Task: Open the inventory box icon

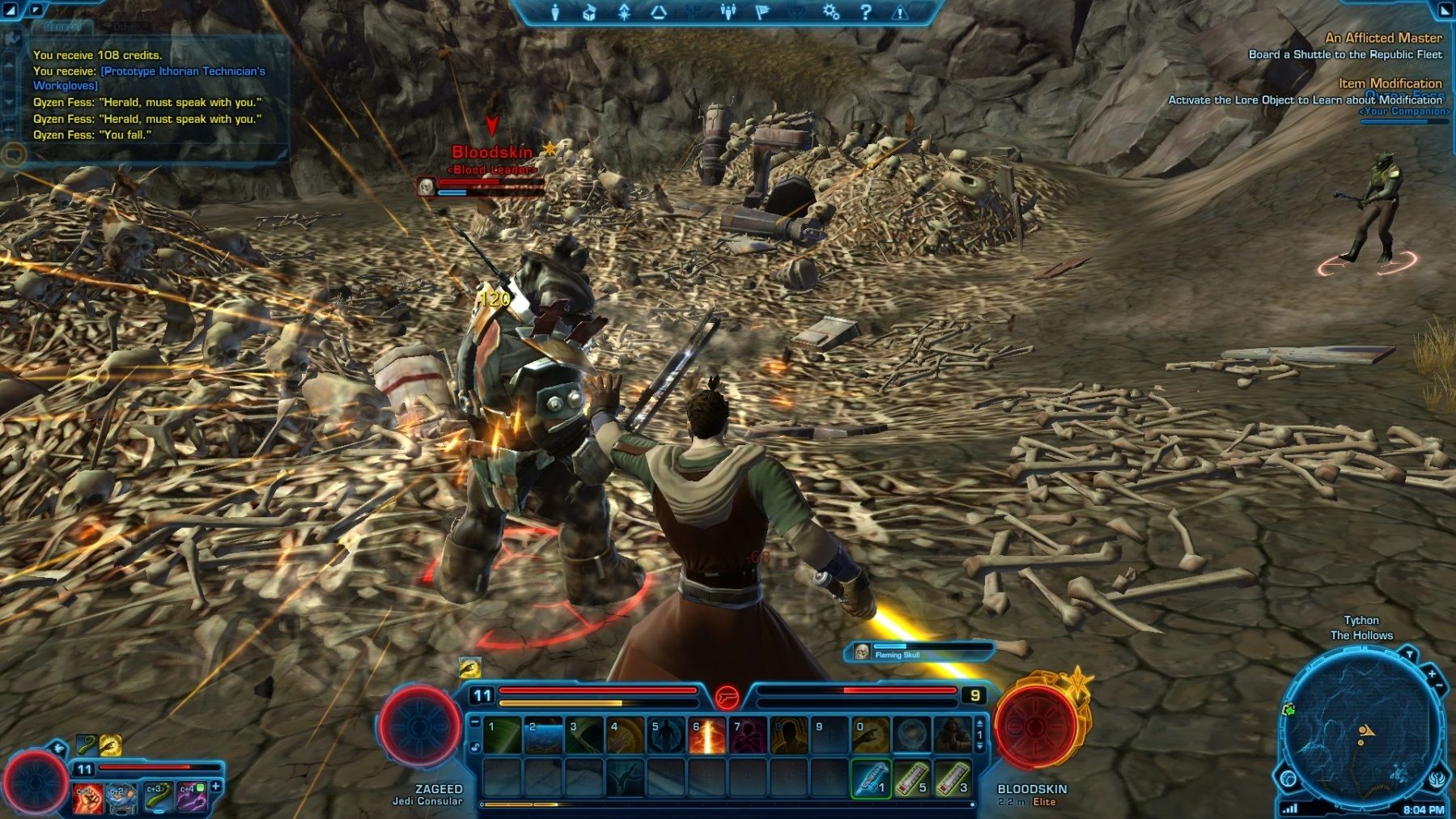Action: click(589, 12)
